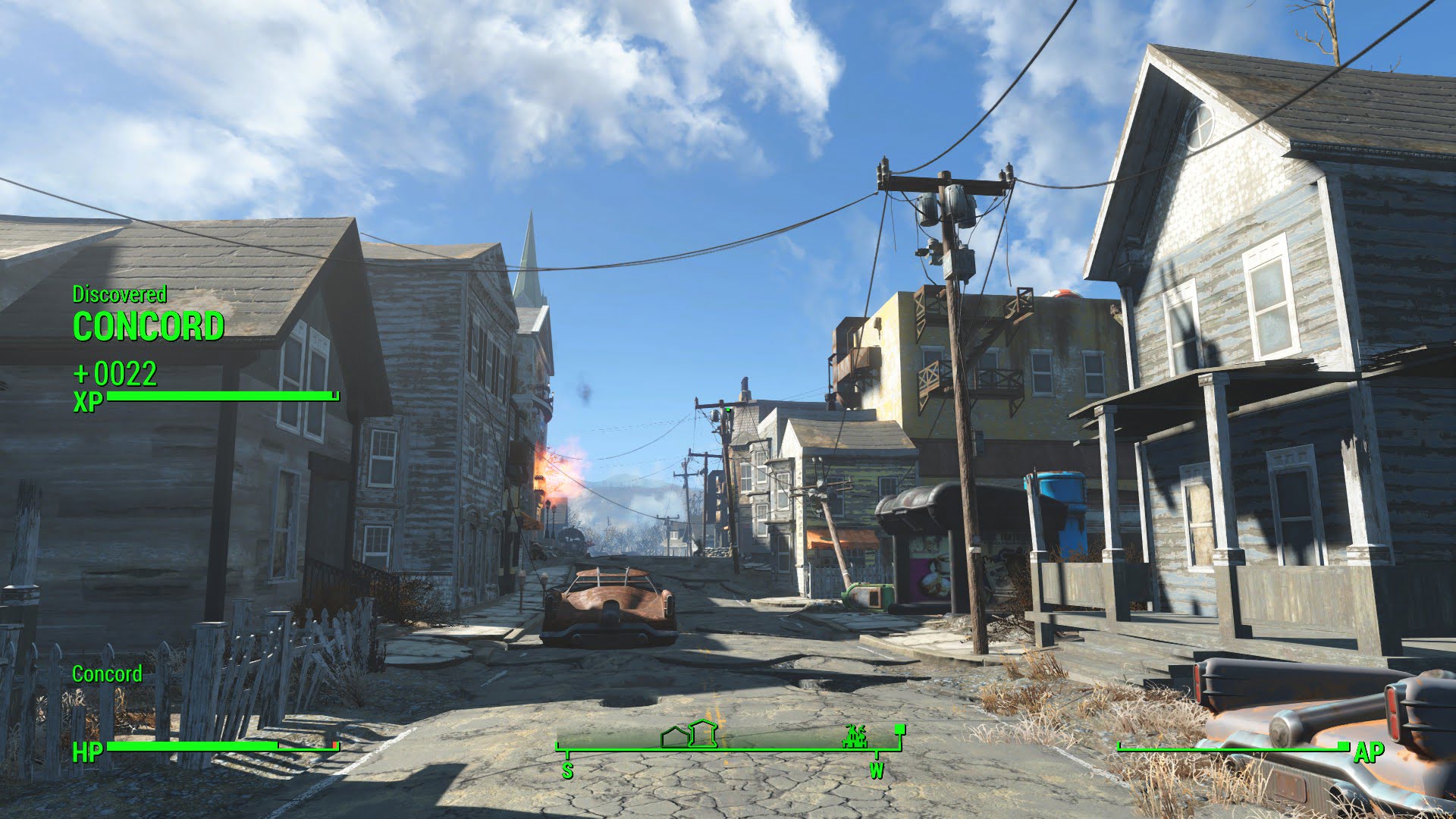
Task: Click the Discovered text link
Action: [120, 296]
